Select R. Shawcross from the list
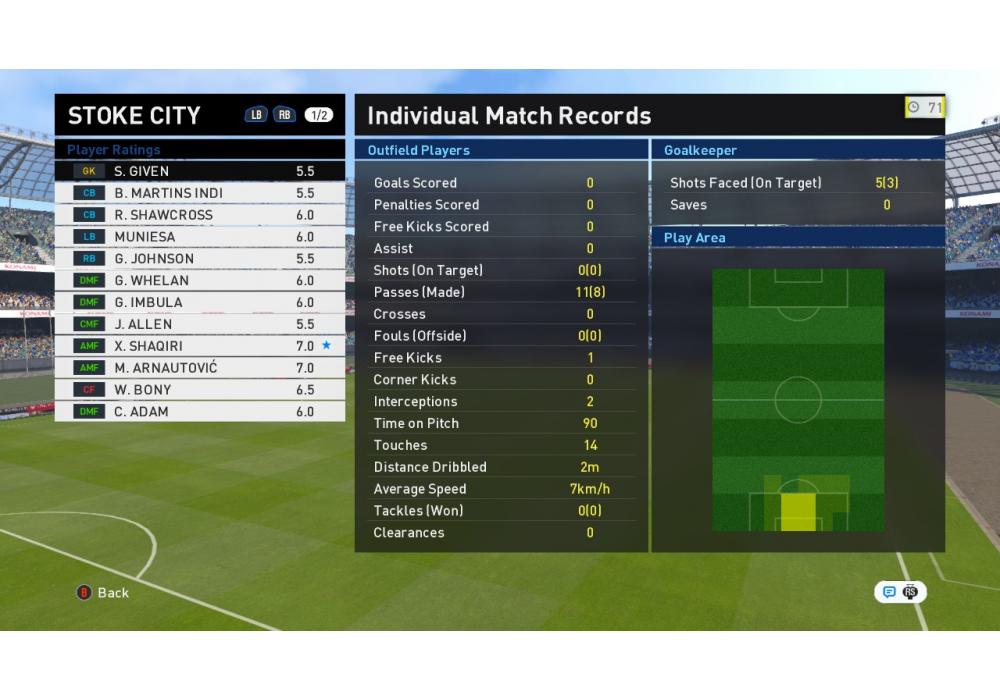Screen dimensions: 1000x700 click(200, 215)
